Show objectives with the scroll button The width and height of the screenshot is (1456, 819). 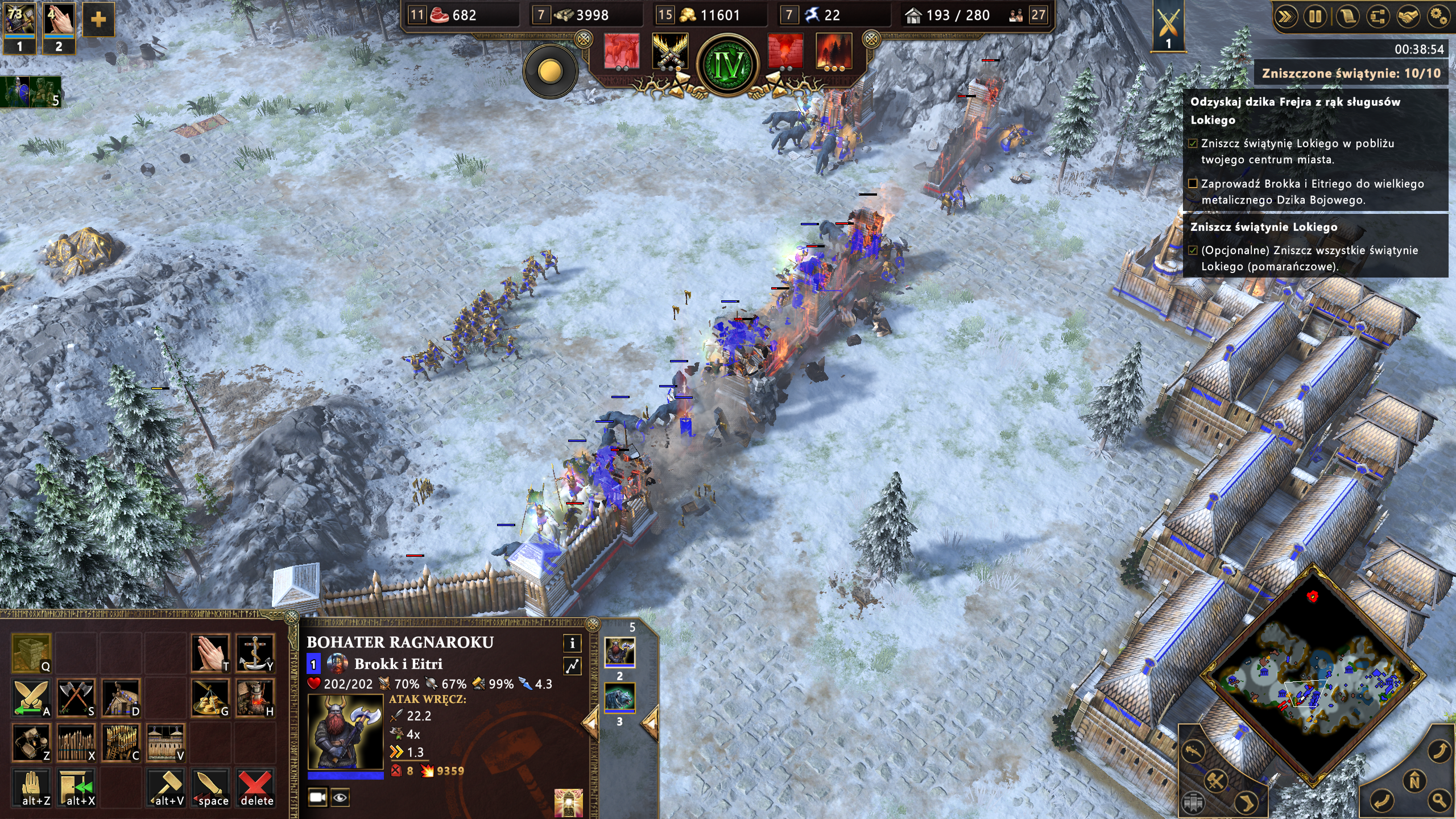(1346, 17)
